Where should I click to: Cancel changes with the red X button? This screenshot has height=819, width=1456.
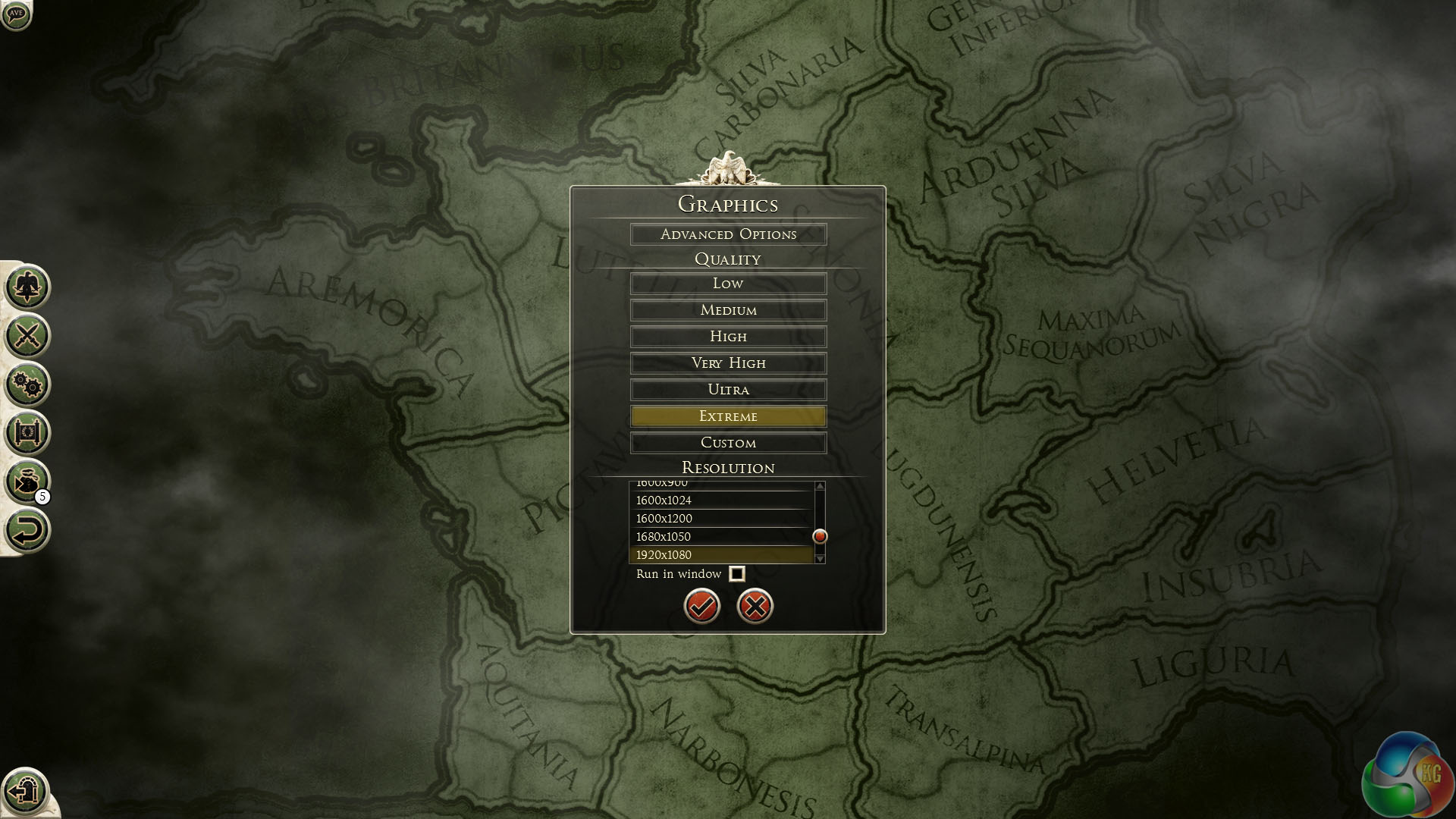(x=755, y=606)
